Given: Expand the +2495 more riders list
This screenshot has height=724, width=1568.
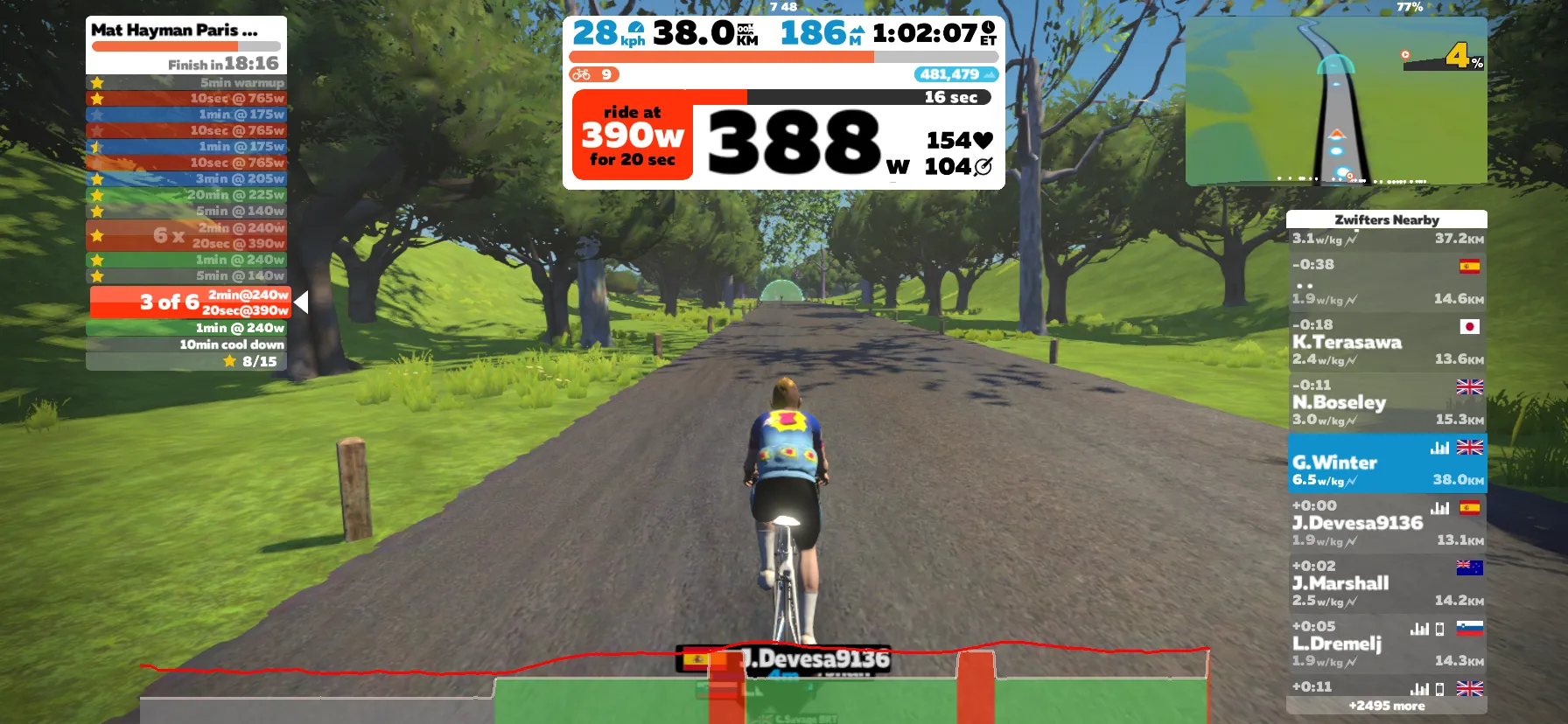Looking at the screenshot, I should [1387, 706].
